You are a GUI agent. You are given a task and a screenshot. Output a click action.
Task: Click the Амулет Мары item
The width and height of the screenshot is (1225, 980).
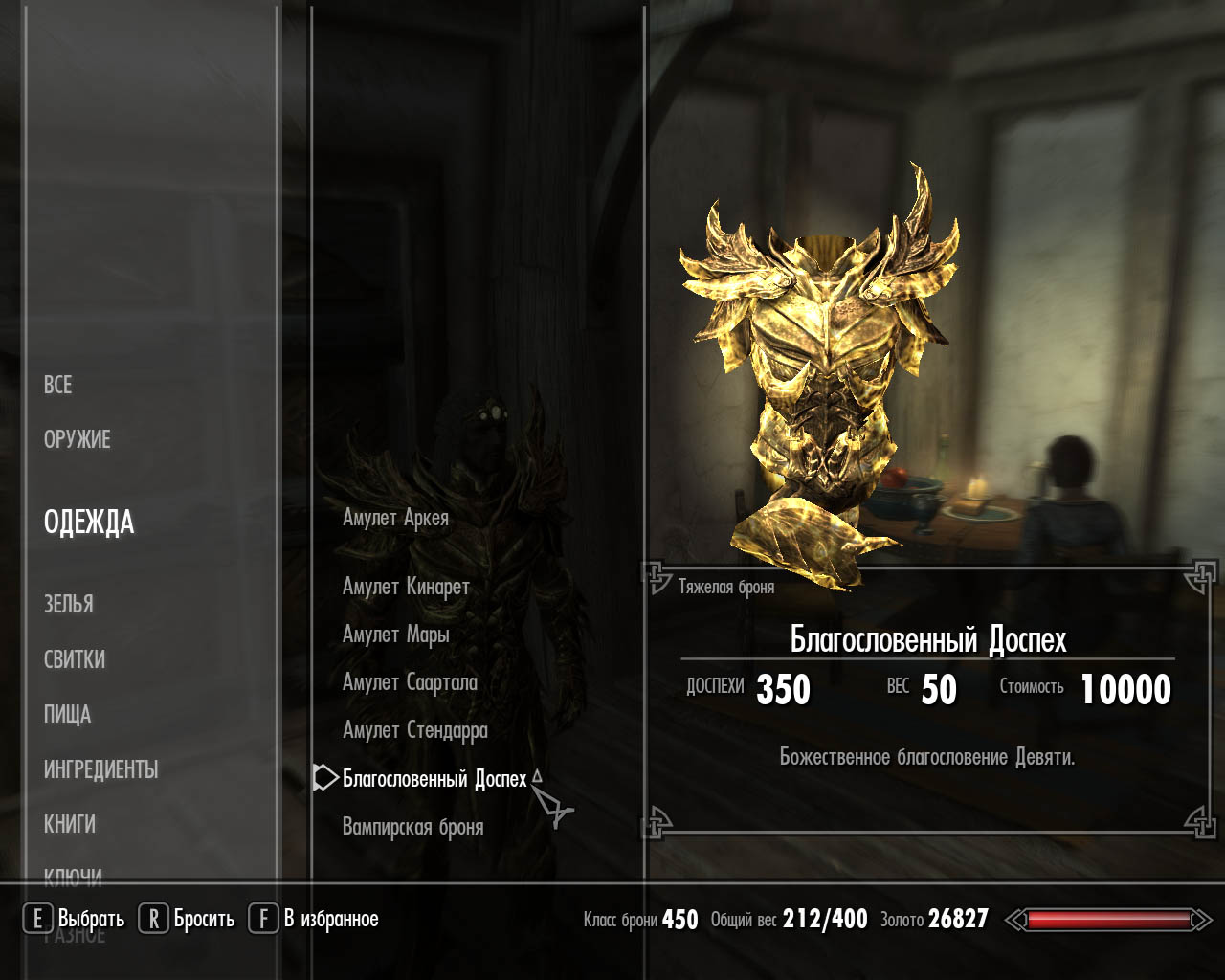tap(395, 635)
